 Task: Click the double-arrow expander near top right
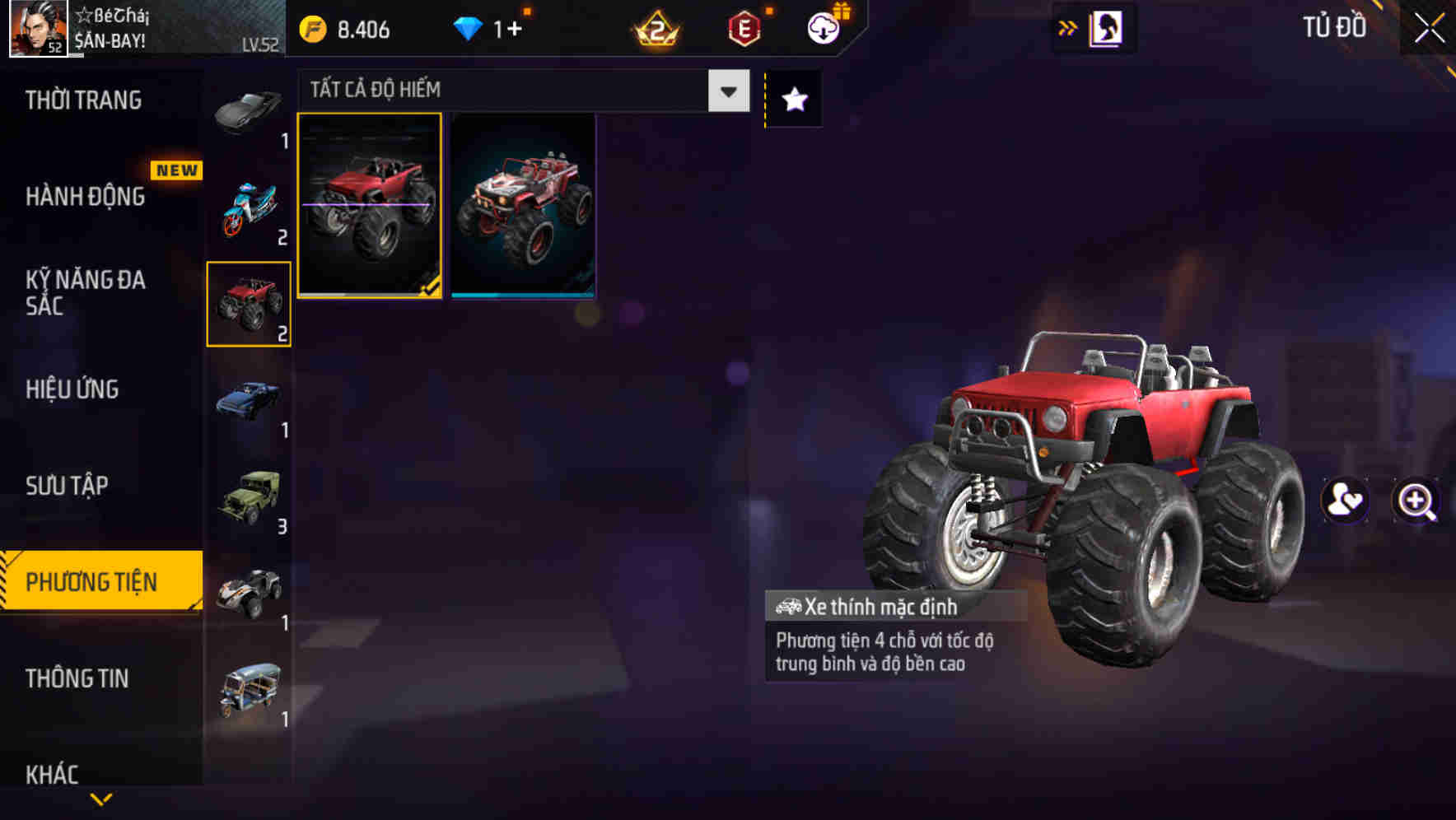tap(1066, 27)
